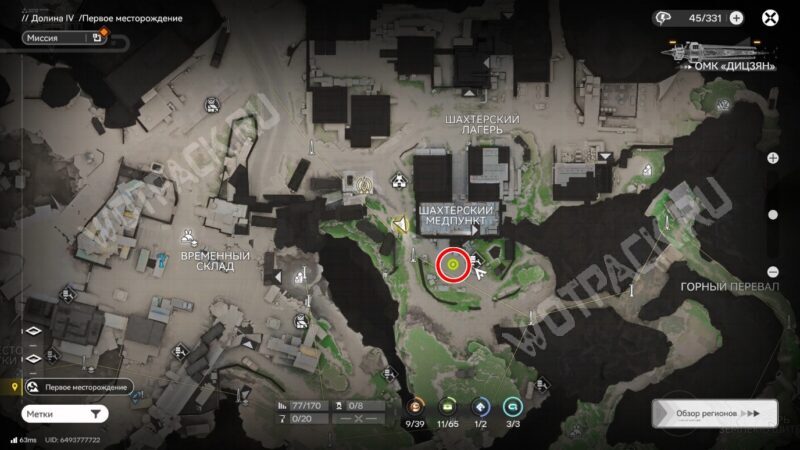
Task: Select the Первое месторождение area entry
Action: (80, 387)
